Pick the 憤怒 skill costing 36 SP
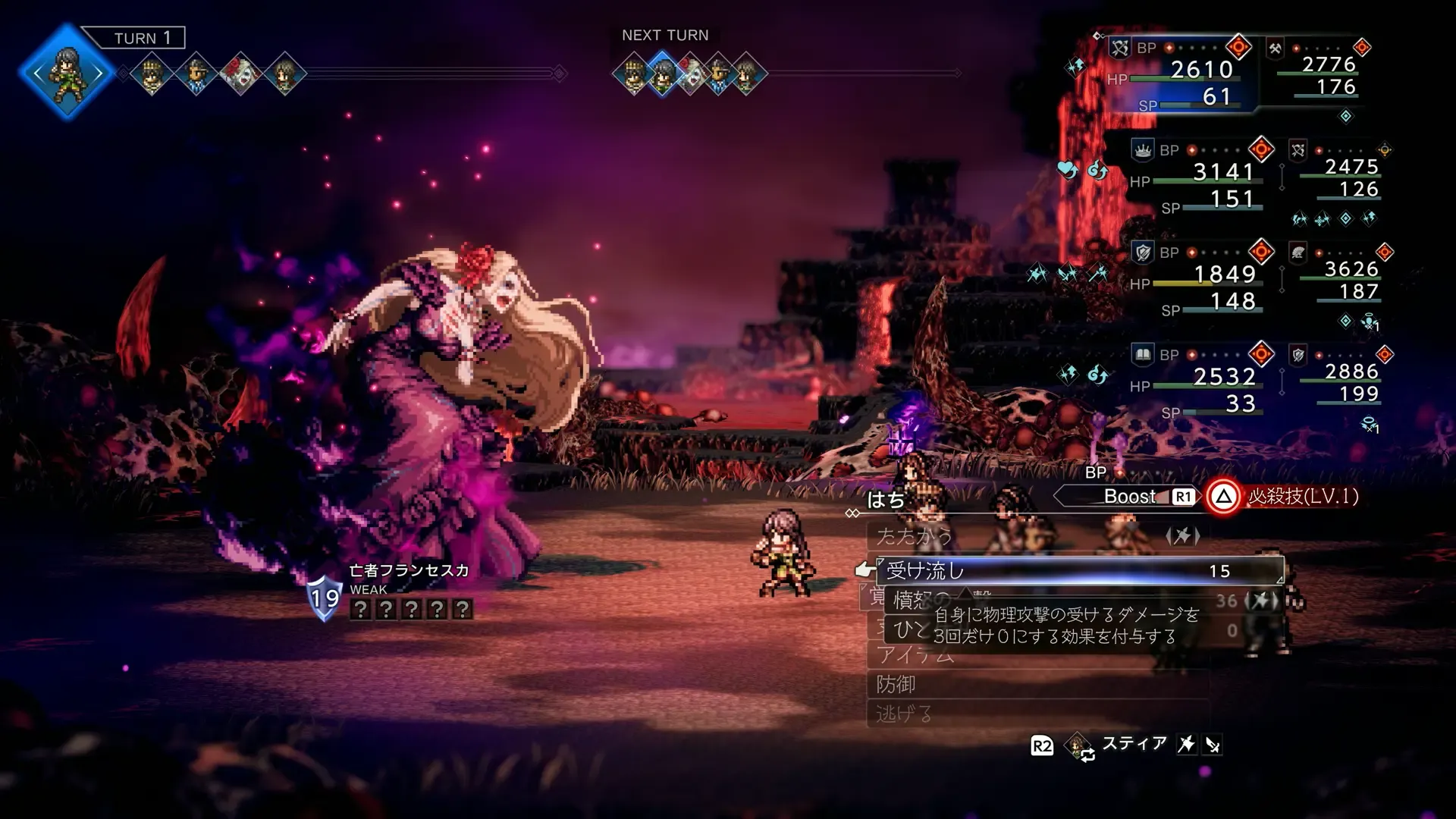Viewport: 1456px width, 819px height. 921,600
